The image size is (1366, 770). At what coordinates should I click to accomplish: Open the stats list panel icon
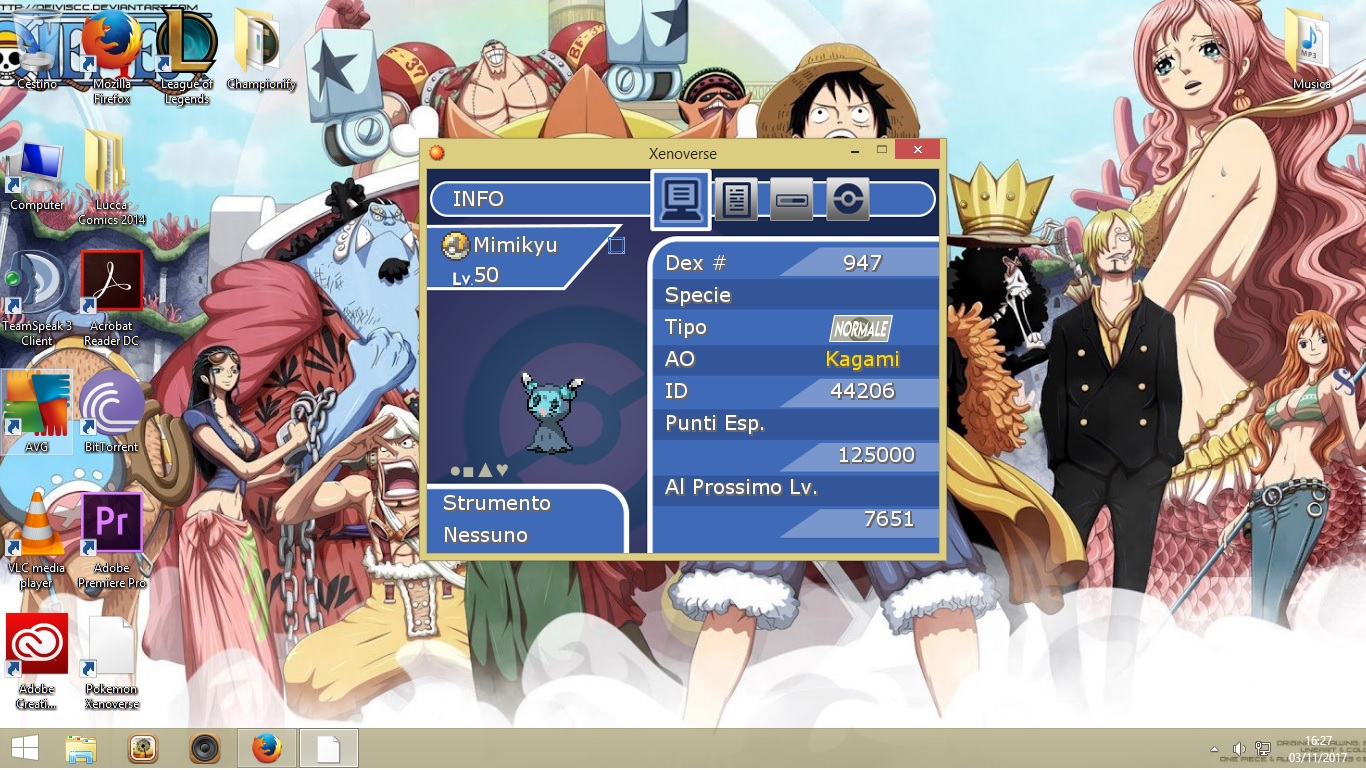[x=737, y=198]
